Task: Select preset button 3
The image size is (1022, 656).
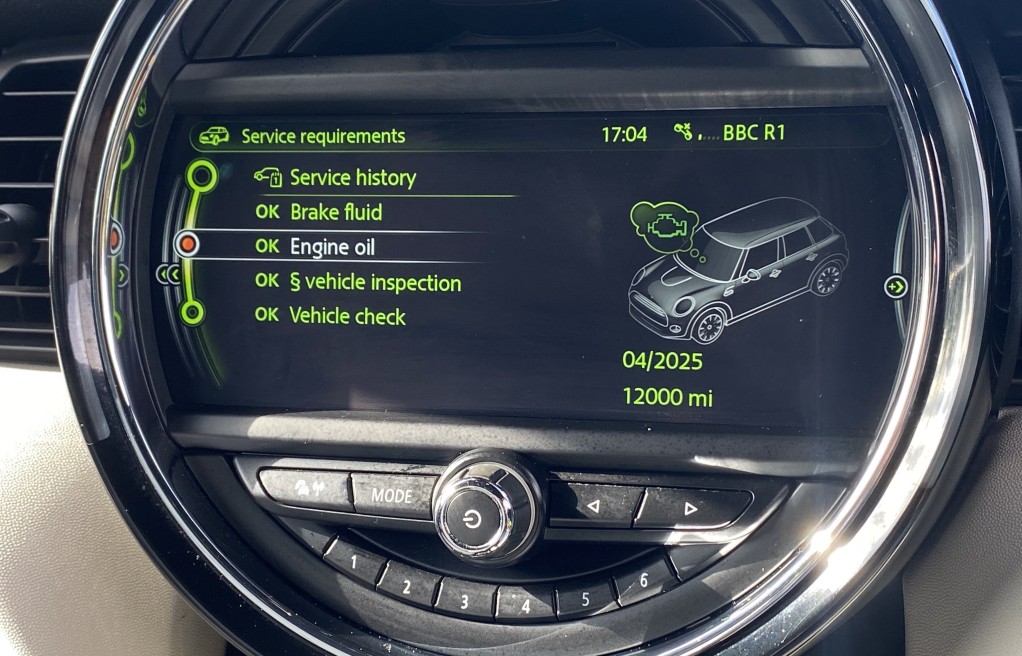Action: point(463,601)
